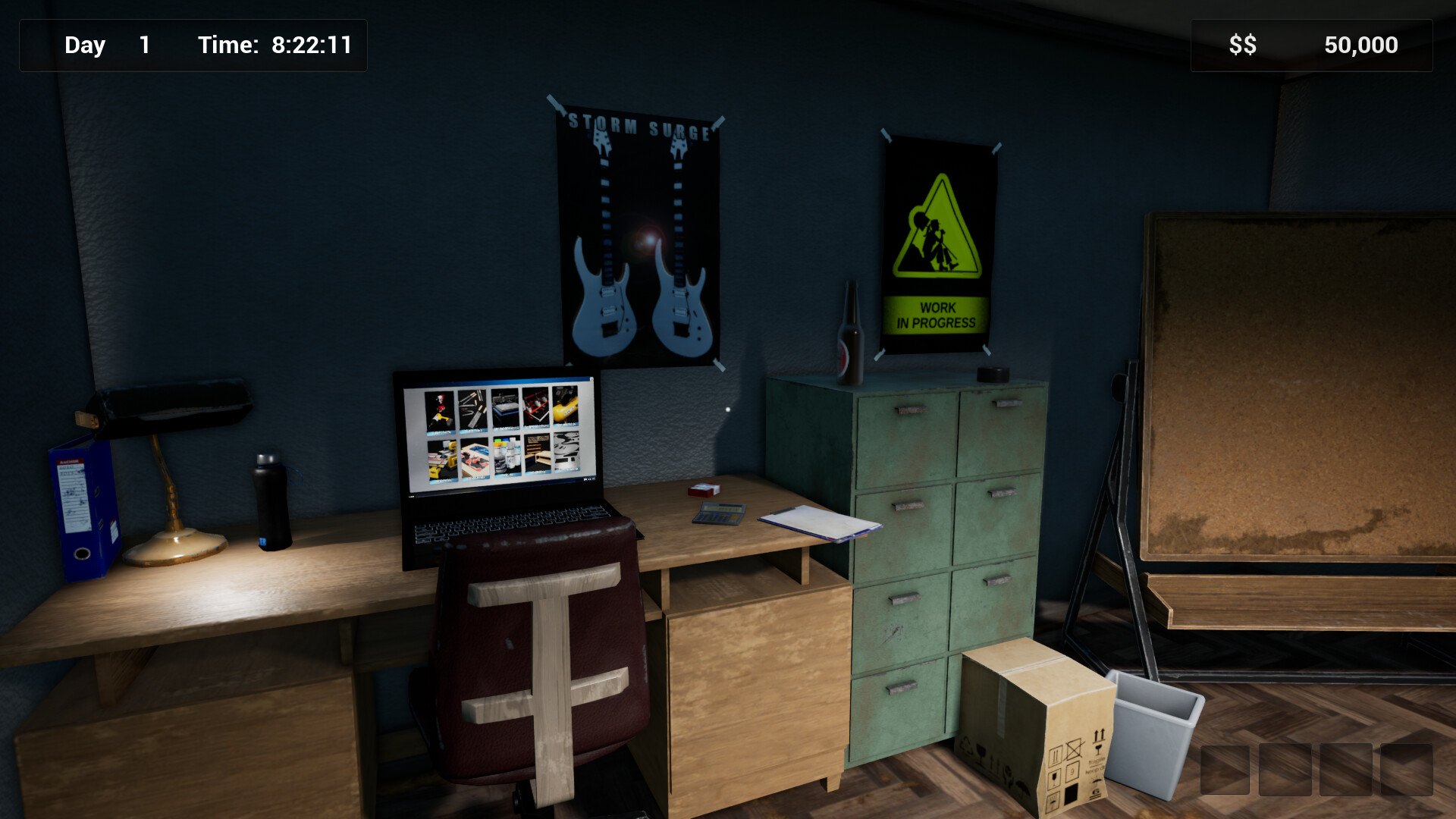Image resolution: width=1456 pixels, height=819 pixels.
Task: Select the paint bottles product icon
Action: (507, 457)
